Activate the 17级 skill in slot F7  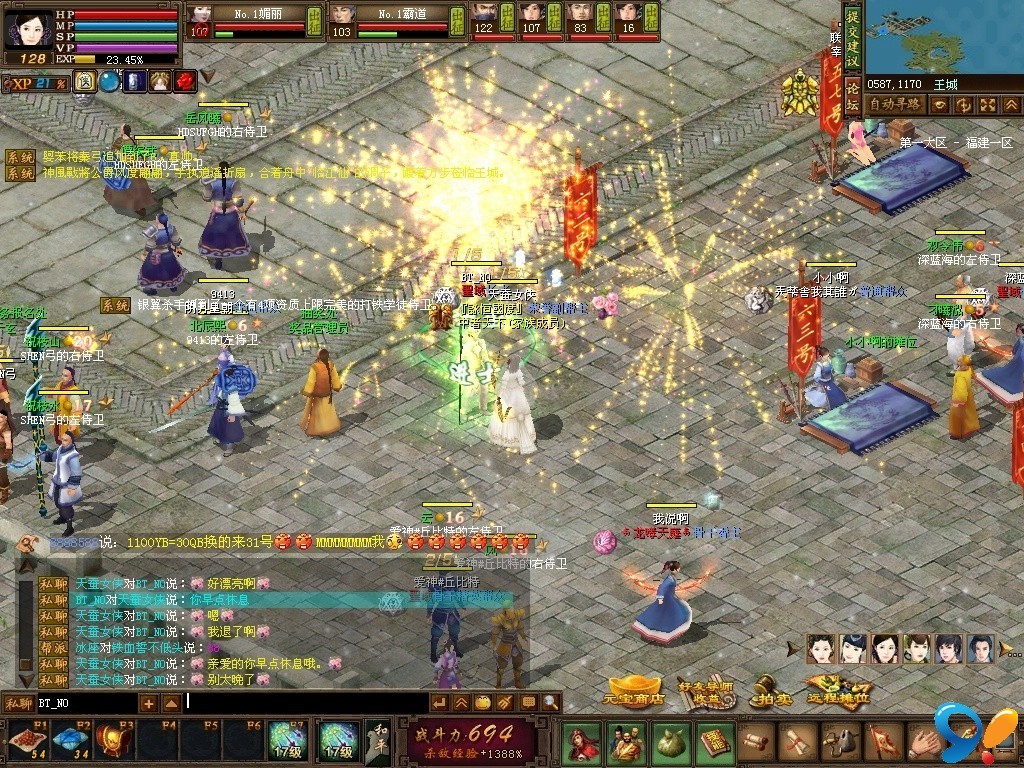tap(287, 741)
